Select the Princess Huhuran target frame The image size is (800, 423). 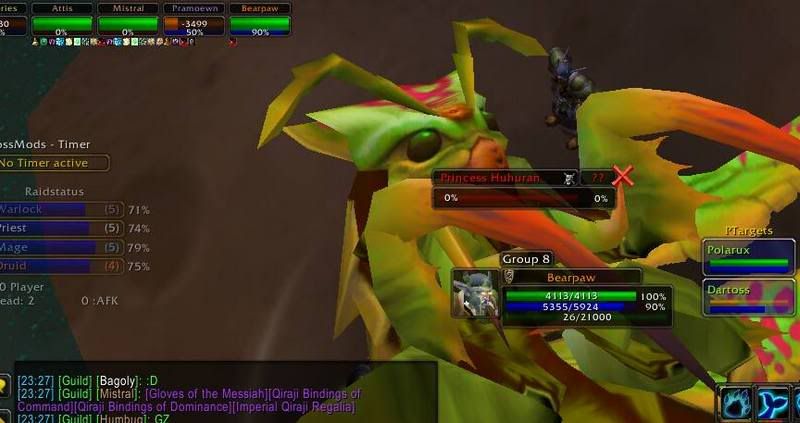pyautogui.click(x=503, y=178)
